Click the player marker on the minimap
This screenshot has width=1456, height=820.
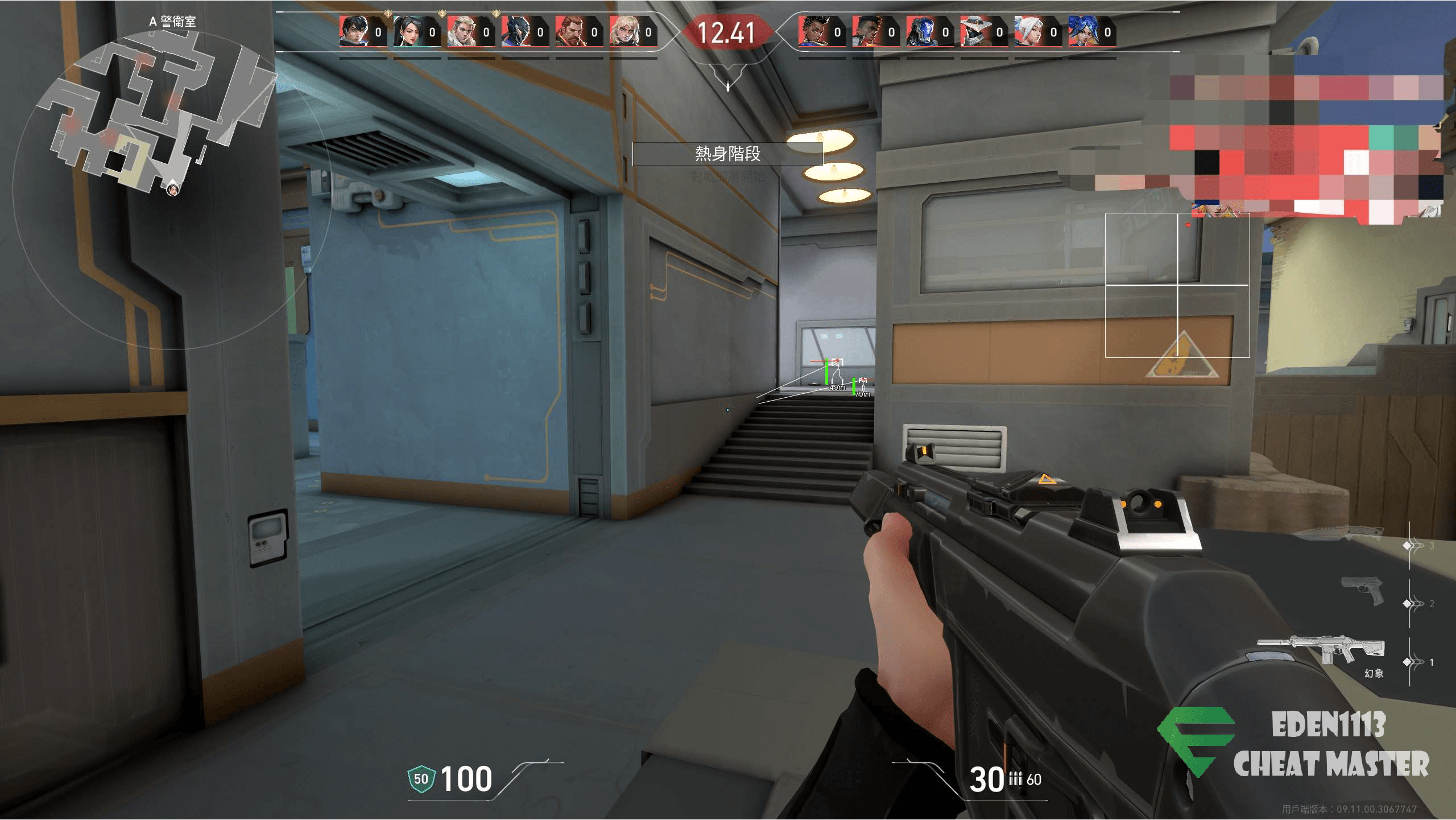[x=172, y=188]
